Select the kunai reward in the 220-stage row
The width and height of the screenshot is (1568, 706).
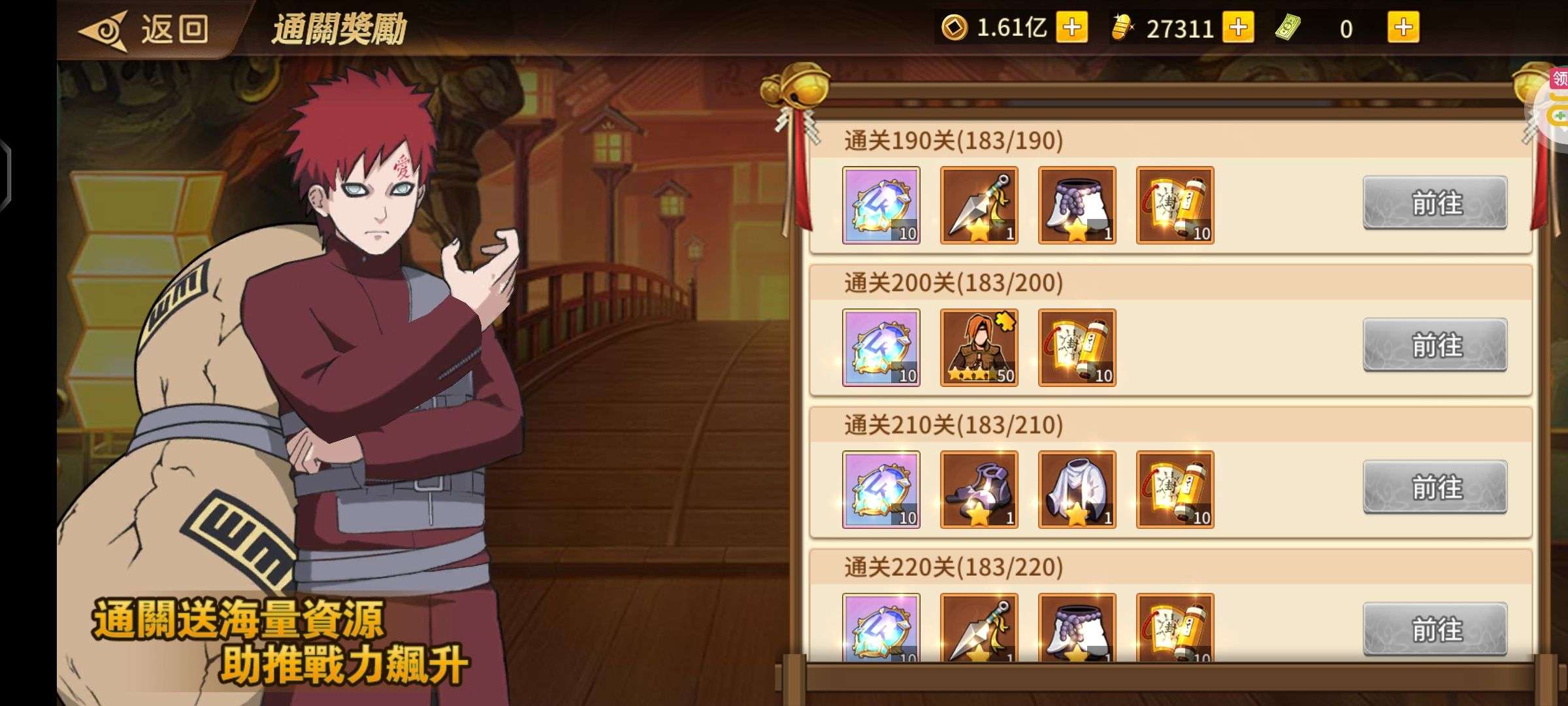[x=978, y=629]
